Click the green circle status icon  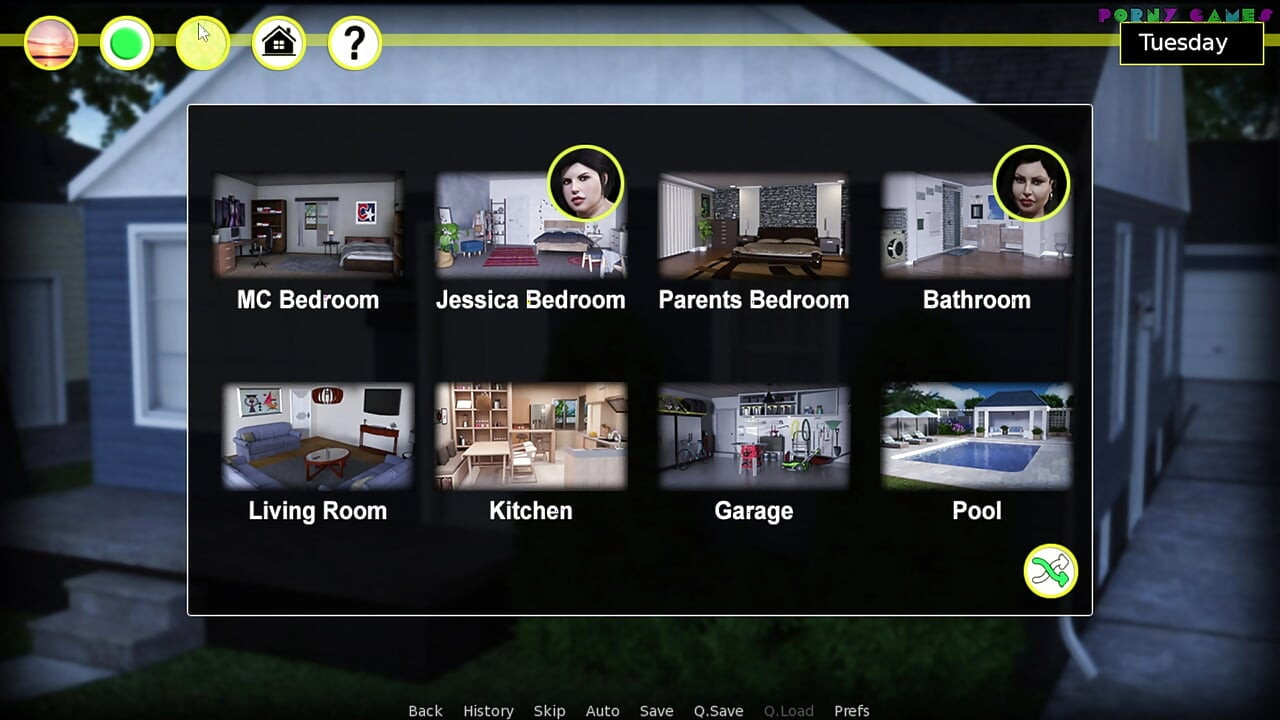[127, 43]
